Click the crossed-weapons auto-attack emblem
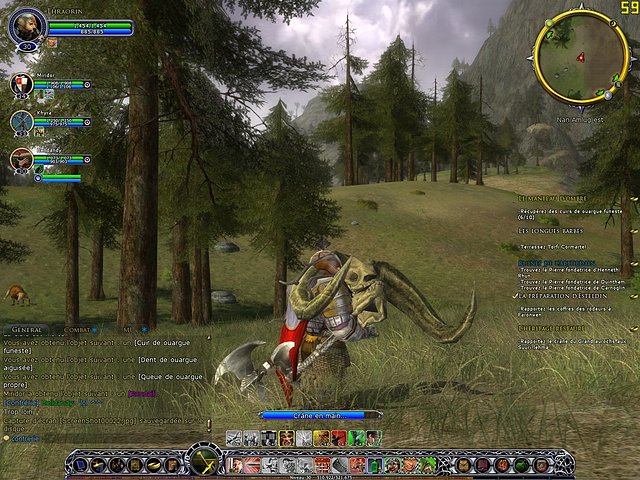The height and width of the screenshot is (480, 640). pyautogui.click(x=204, y=461)
